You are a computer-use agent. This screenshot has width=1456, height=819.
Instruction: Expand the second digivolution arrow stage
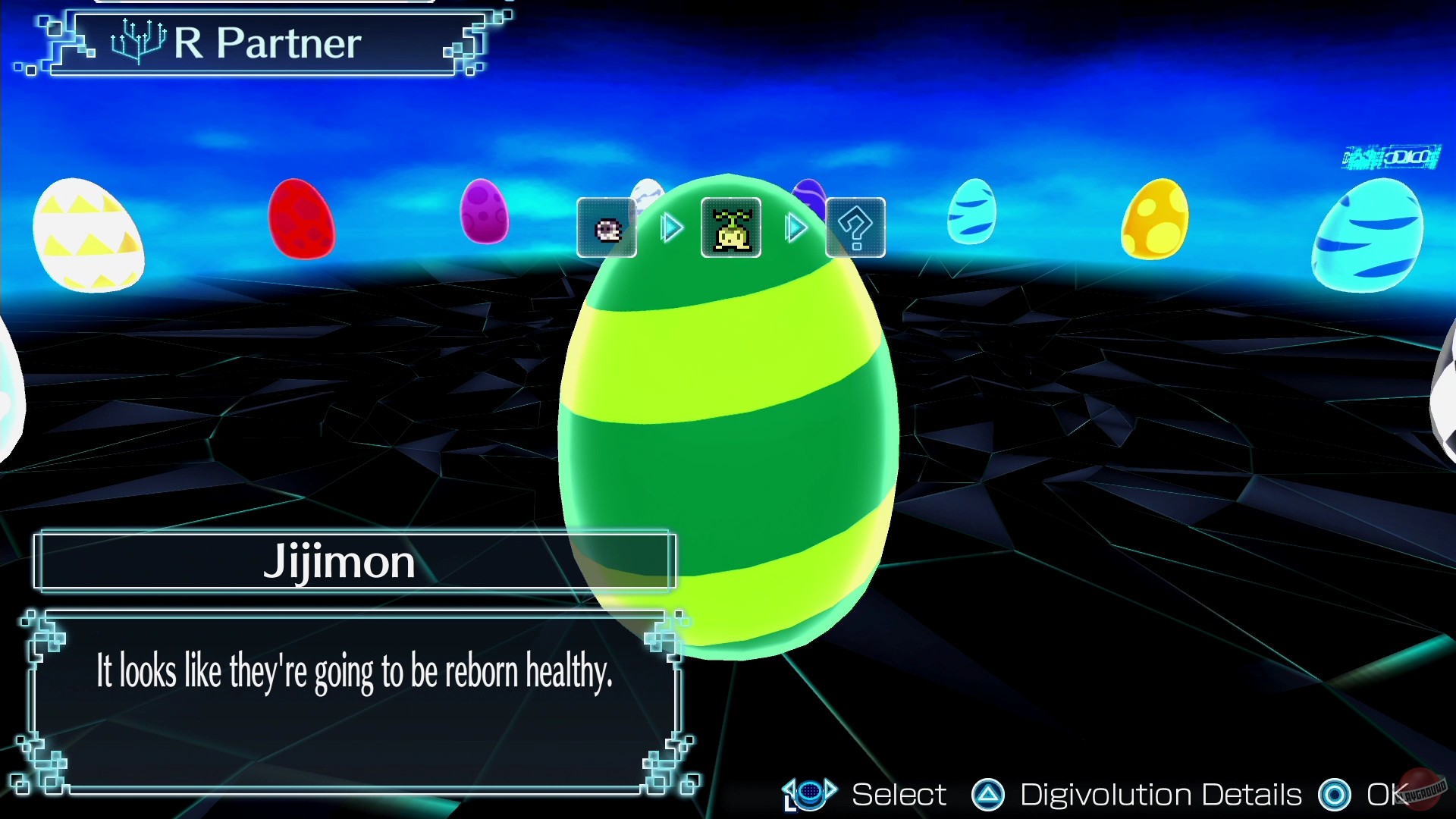click(x=795, y=227)
